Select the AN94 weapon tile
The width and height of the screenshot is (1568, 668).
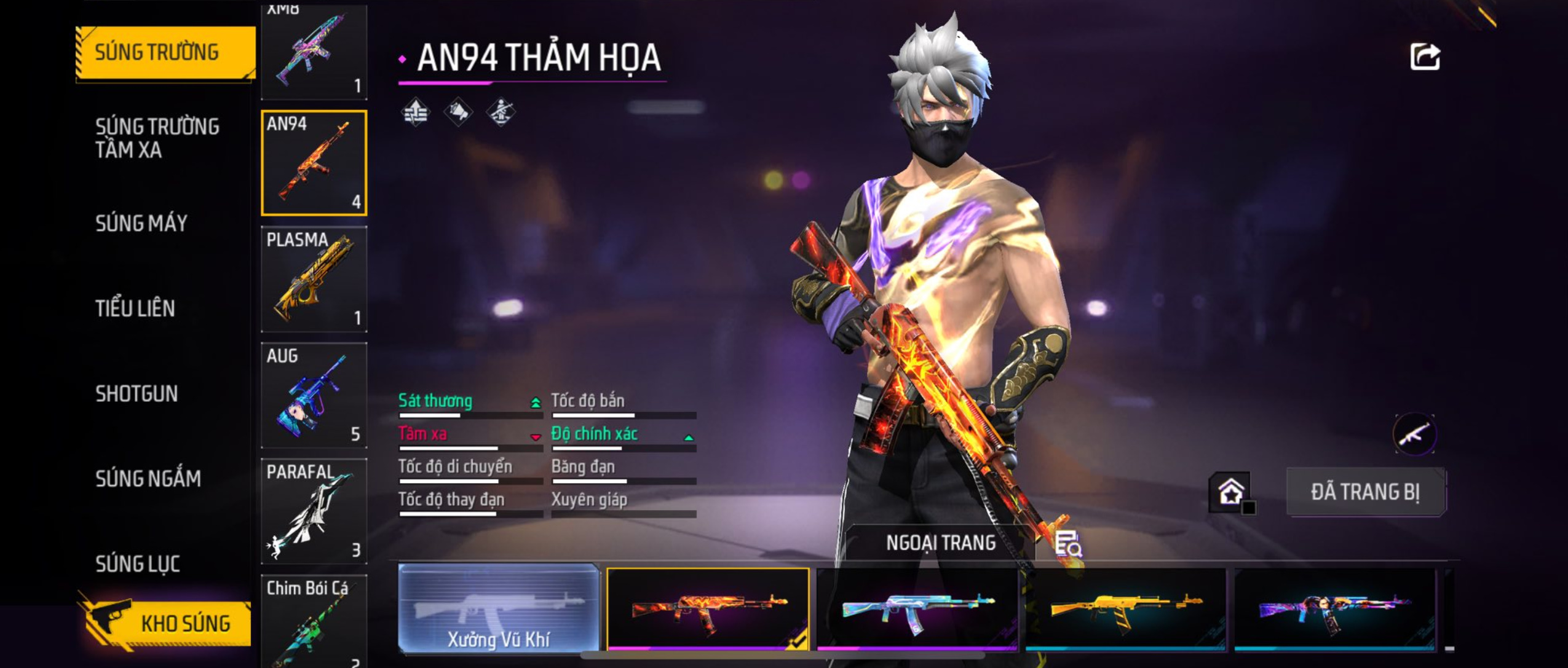click(x=314, y=163)
